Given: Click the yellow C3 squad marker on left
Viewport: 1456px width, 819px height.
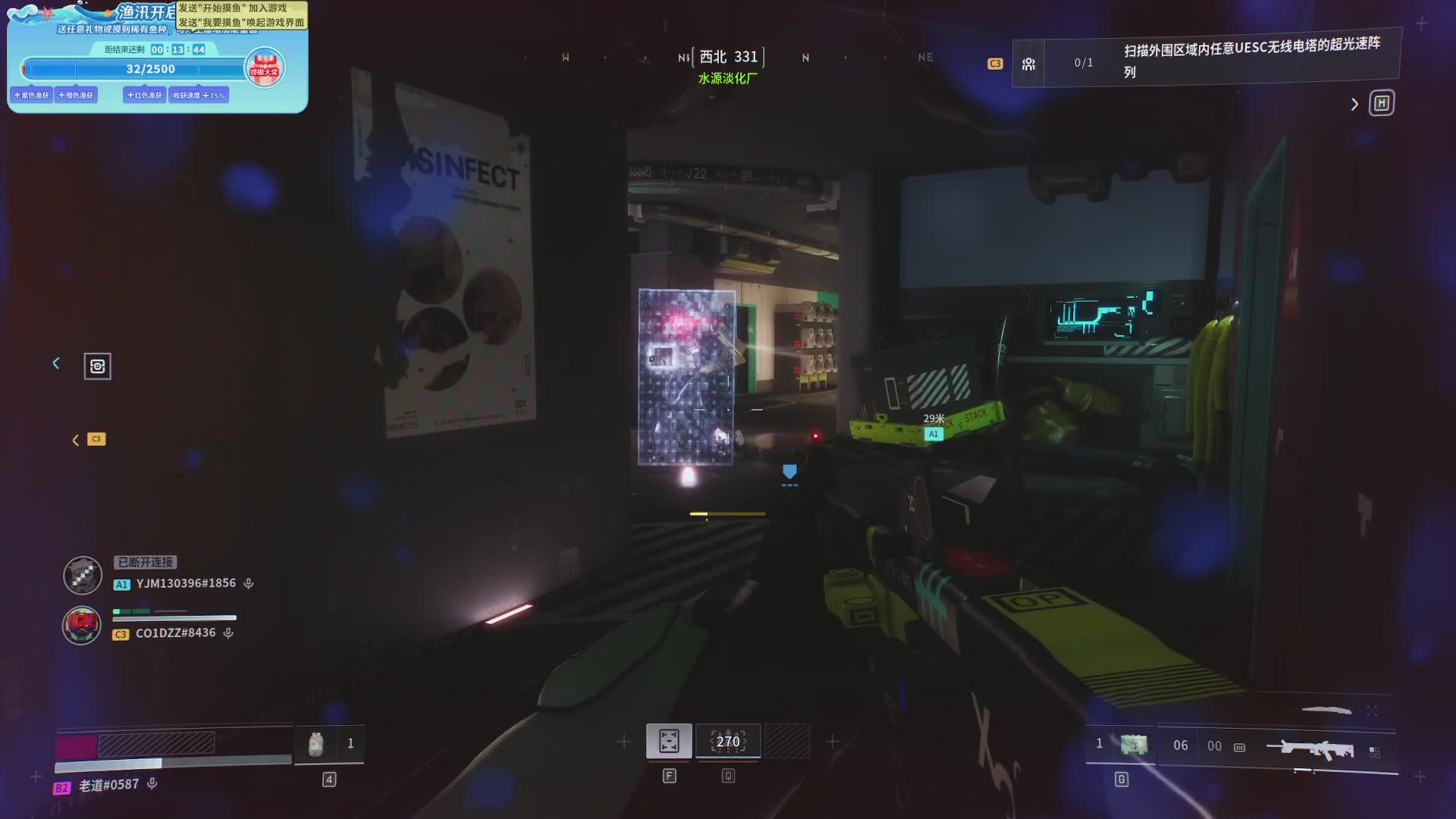Looking at the screenshot, I should (96, 439).
